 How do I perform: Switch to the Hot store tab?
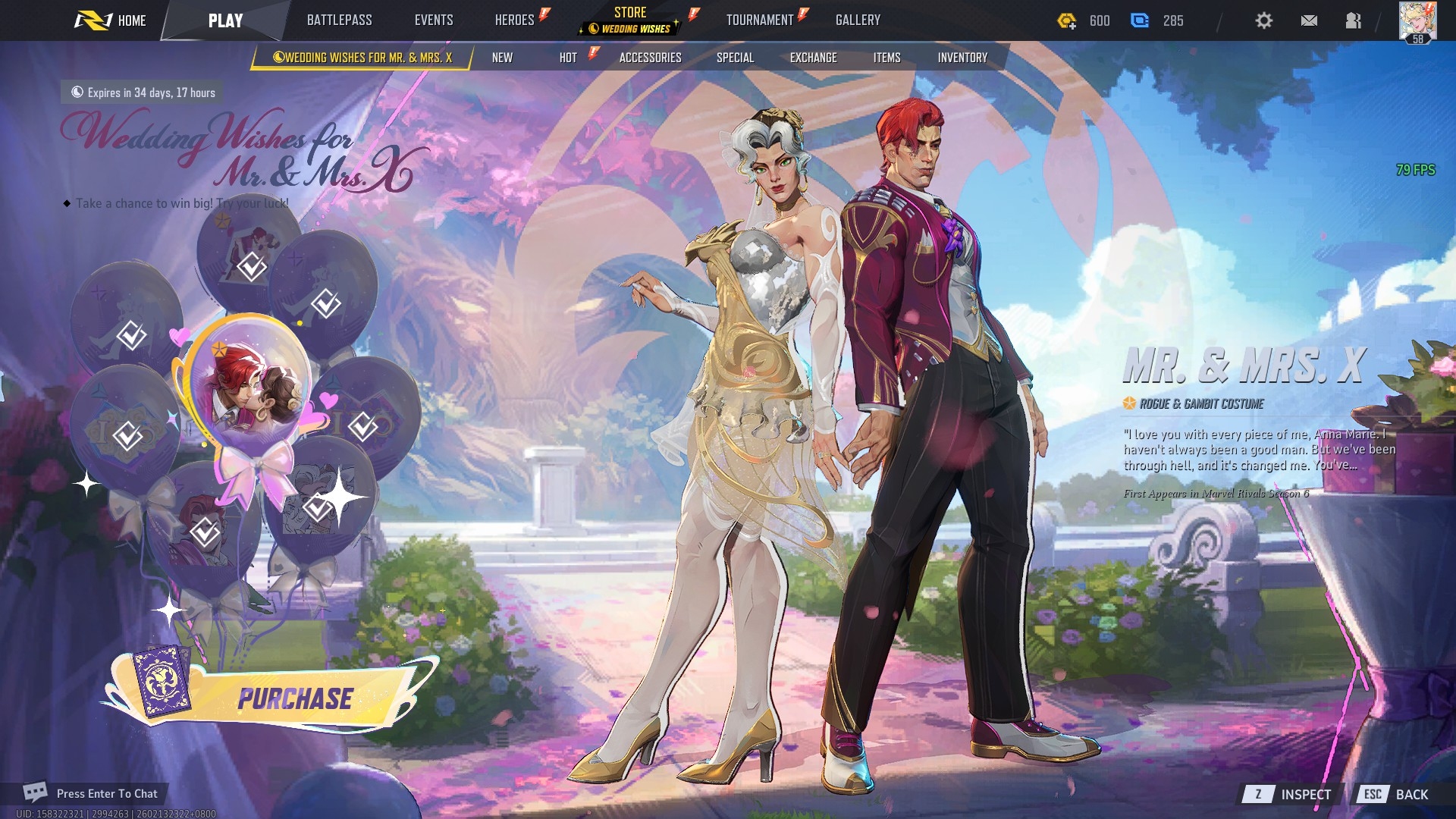pyautogui.click(x=568, y=58)
